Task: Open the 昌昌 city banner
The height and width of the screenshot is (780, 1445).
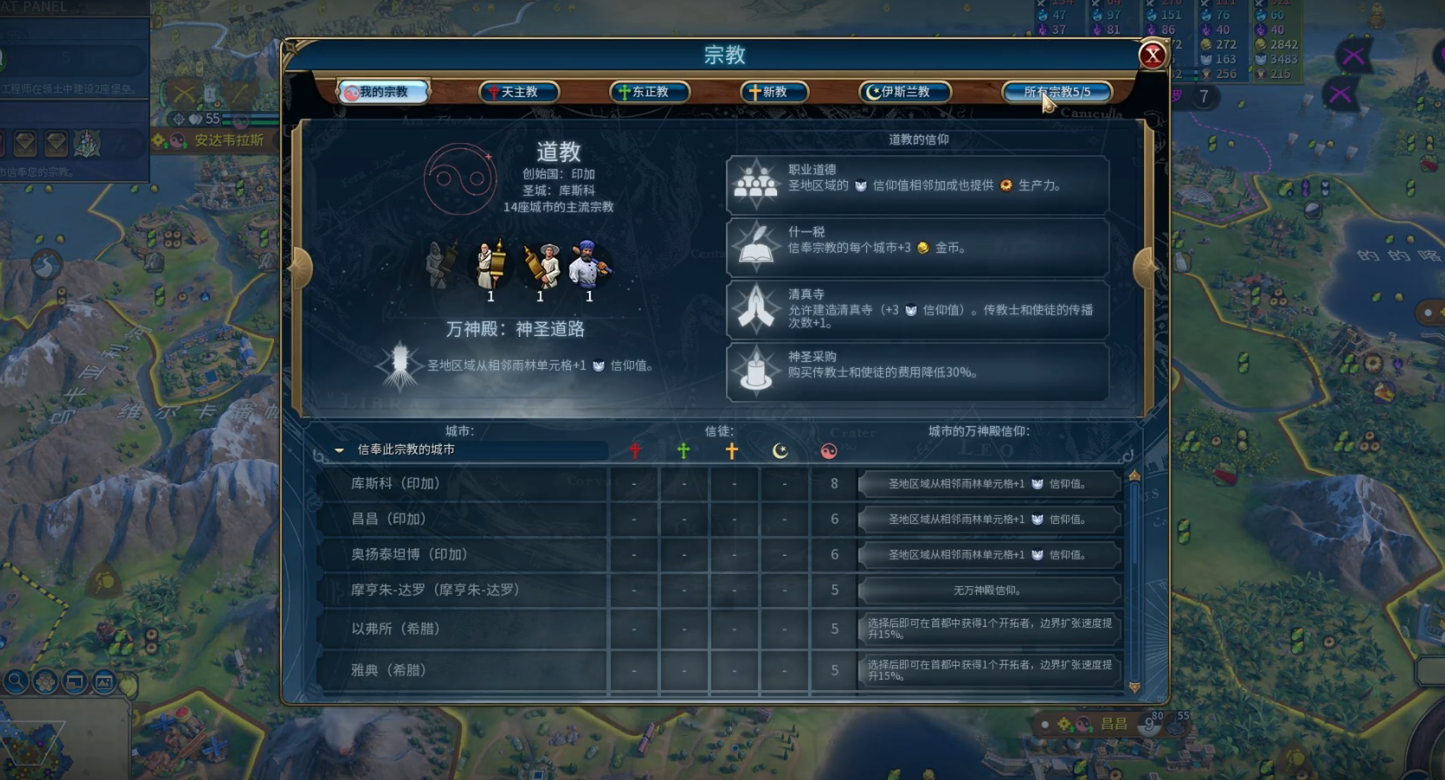Action: tap(1113, 724)
